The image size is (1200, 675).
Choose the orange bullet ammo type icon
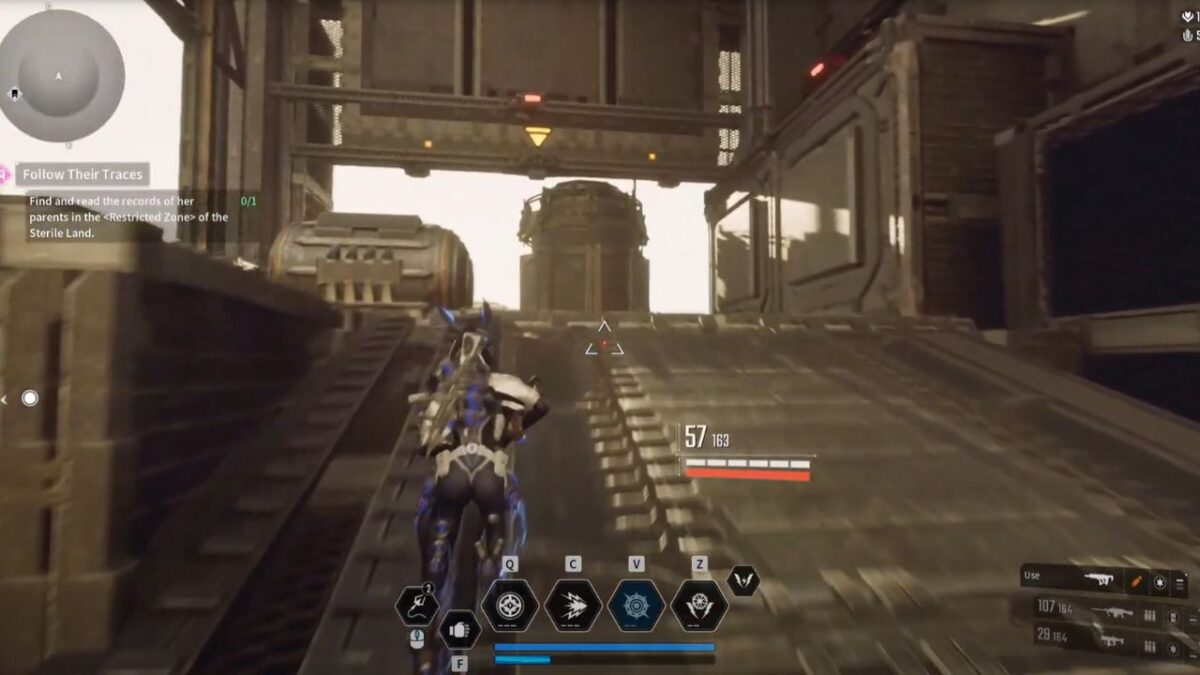coord(1138,579)
